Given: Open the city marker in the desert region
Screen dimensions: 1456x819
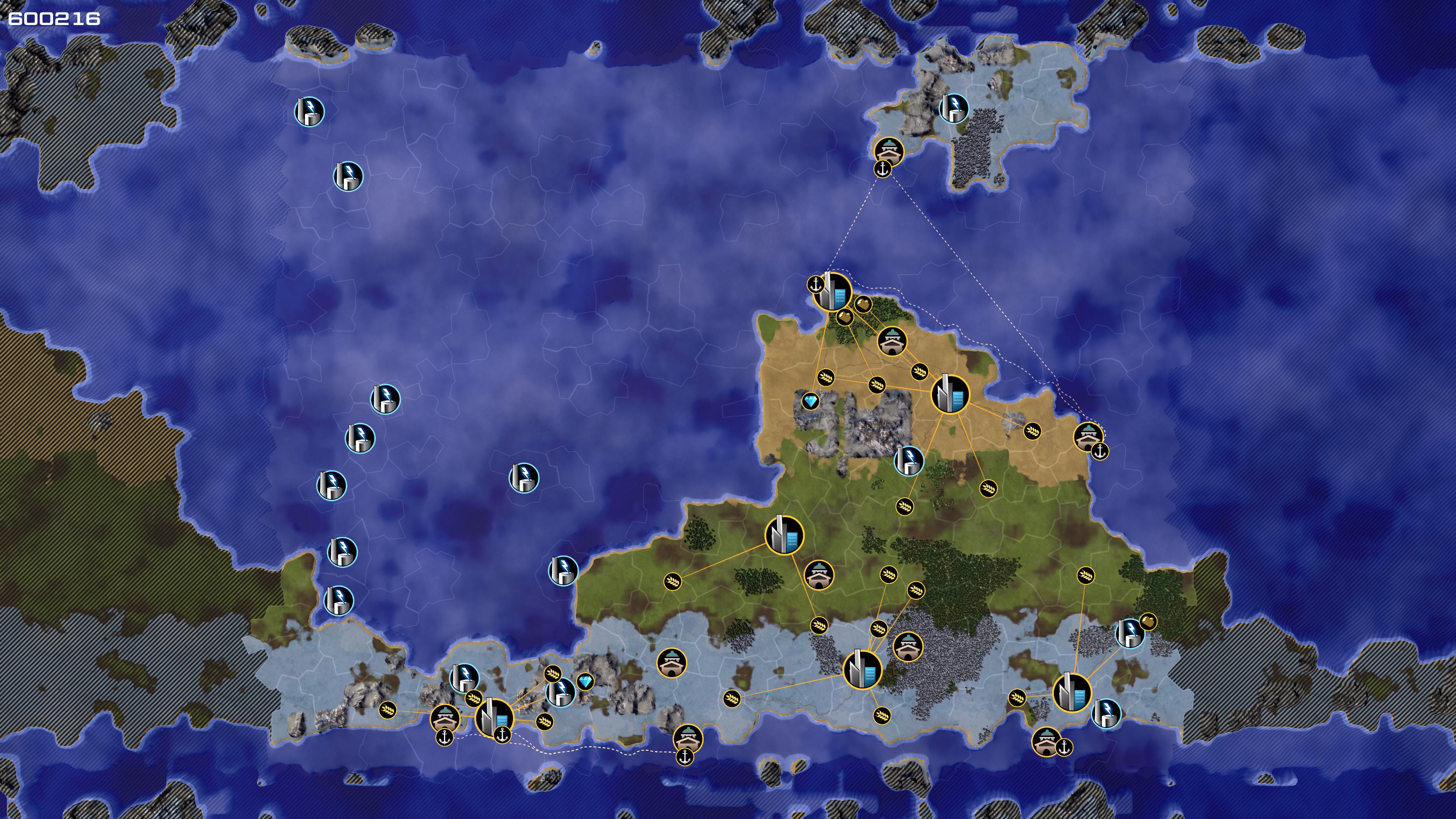Looking at the screenshot, I should tap(949, 394).
